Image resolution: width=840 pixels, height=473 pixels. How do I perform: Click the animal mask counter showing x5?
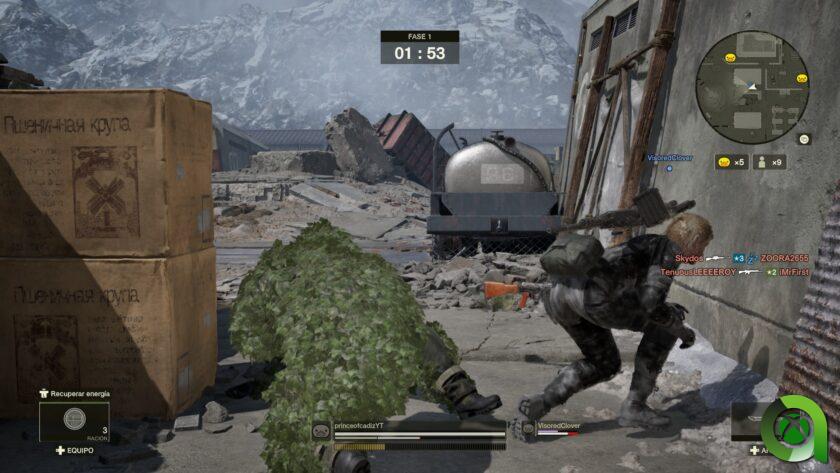(x=731, y=162)
